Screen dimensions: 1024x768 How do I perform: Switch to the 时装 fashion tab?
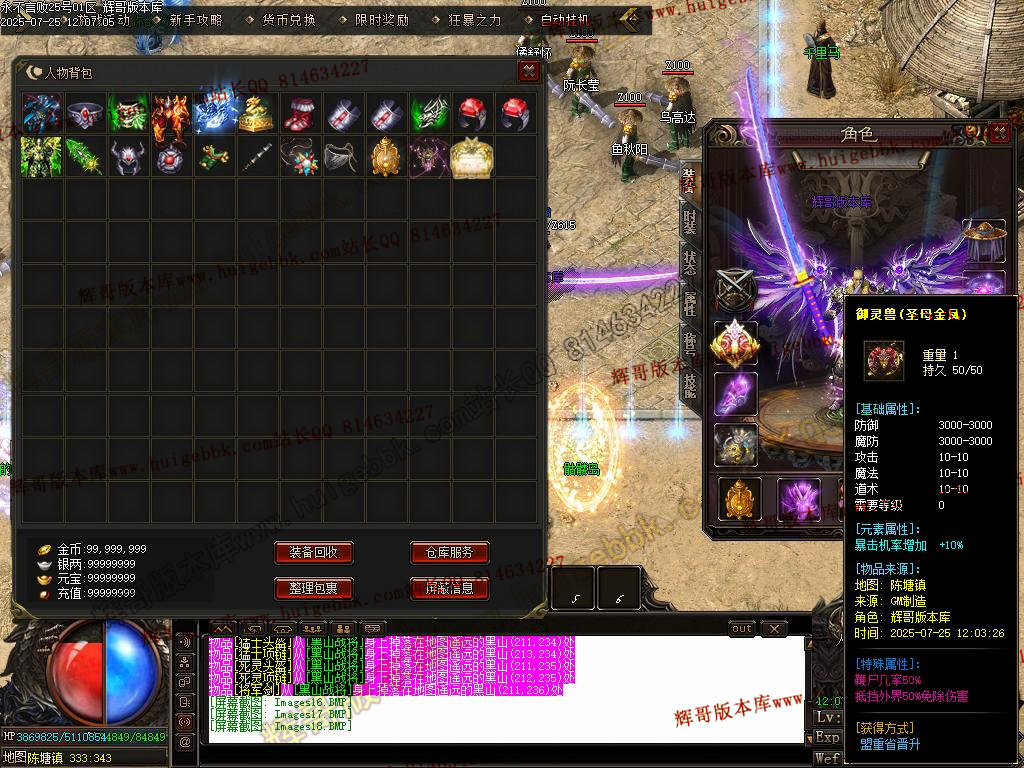click(x=690, y=221)
